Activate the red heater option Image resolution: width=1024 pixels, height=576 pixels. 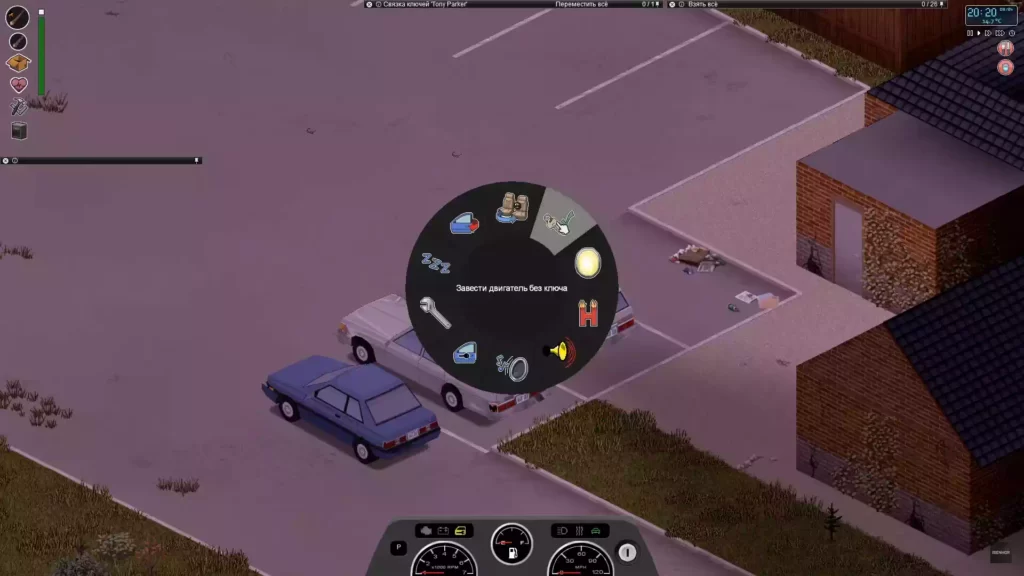coord(589,315)
